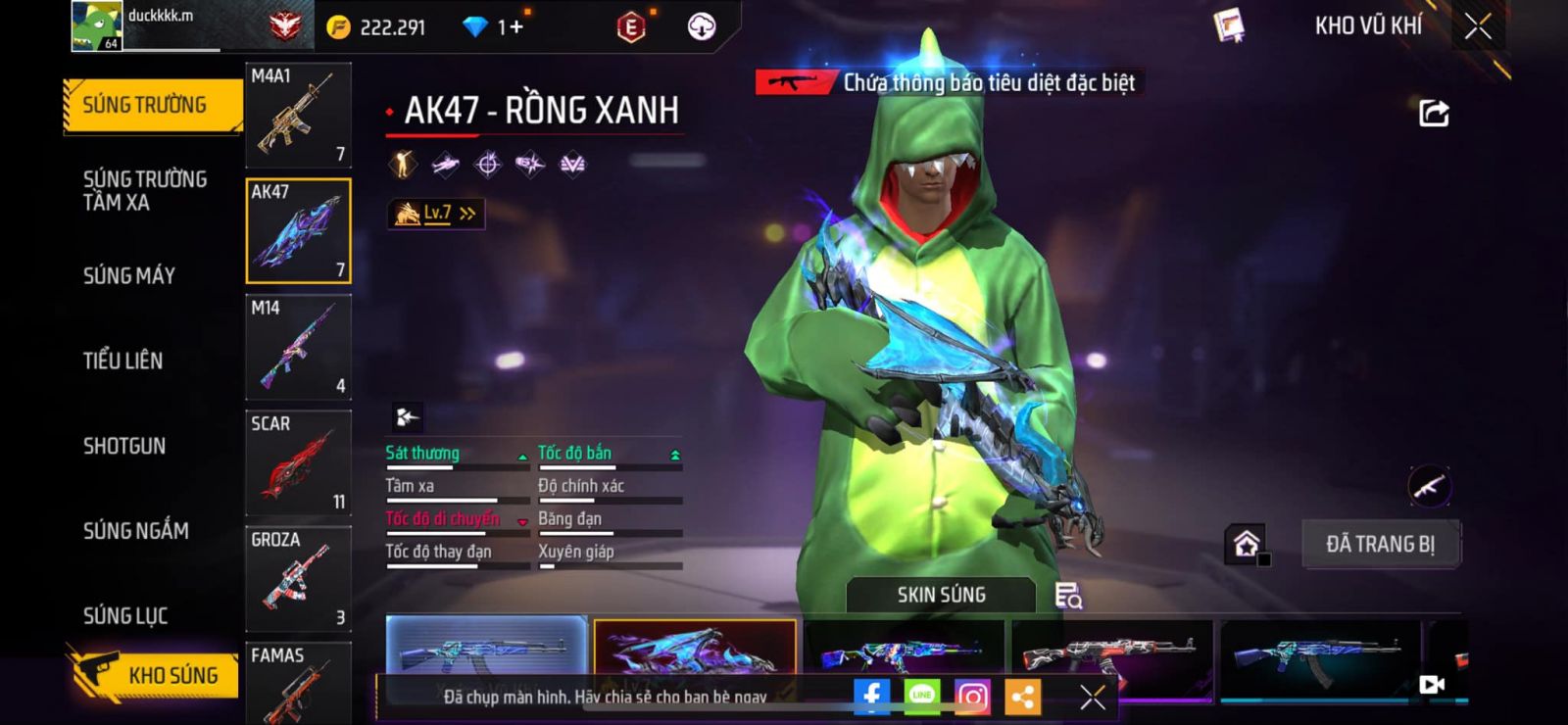The height and width of the screenshot is (725, 1568).
Task: Select the FAMAS weapon tile
Action: click(298, 683)
